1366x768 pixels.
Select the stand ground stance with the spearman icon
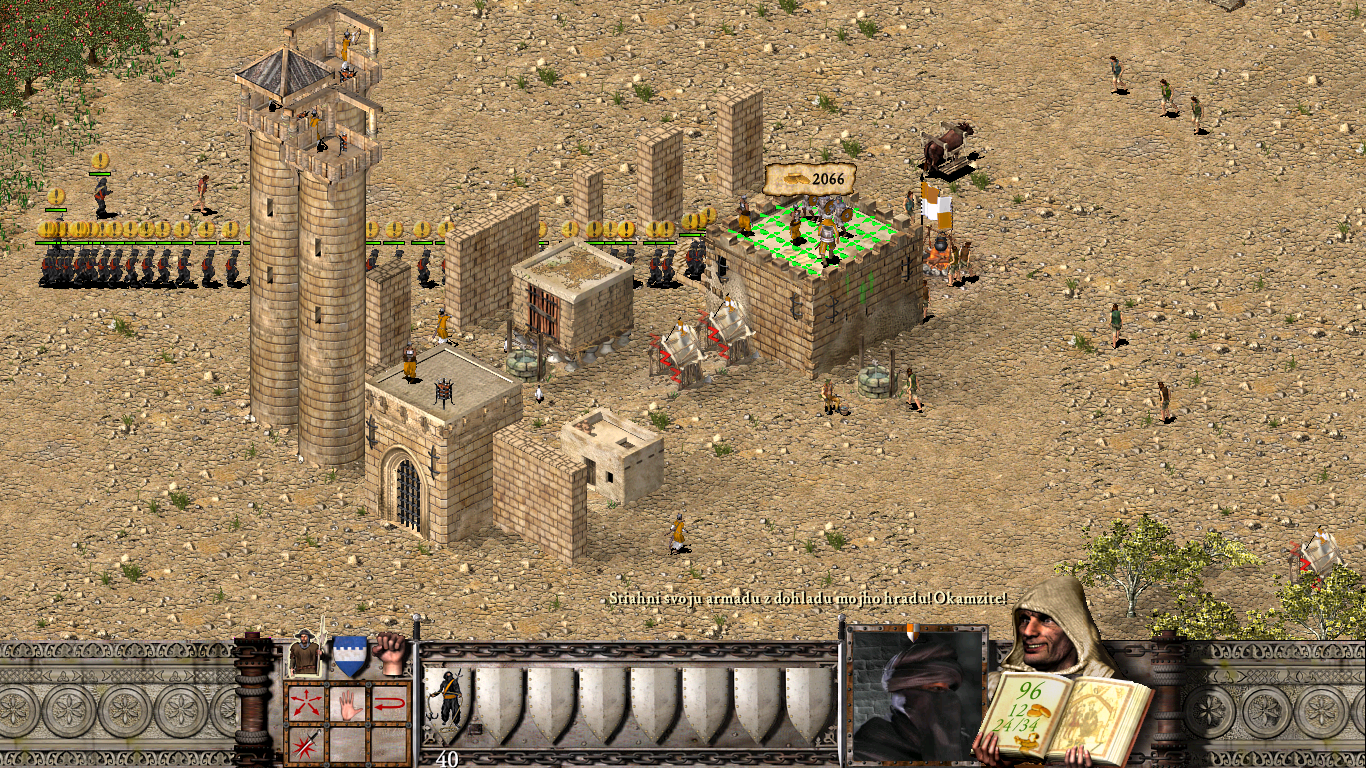pyautogui.click(x=304, y=655)
